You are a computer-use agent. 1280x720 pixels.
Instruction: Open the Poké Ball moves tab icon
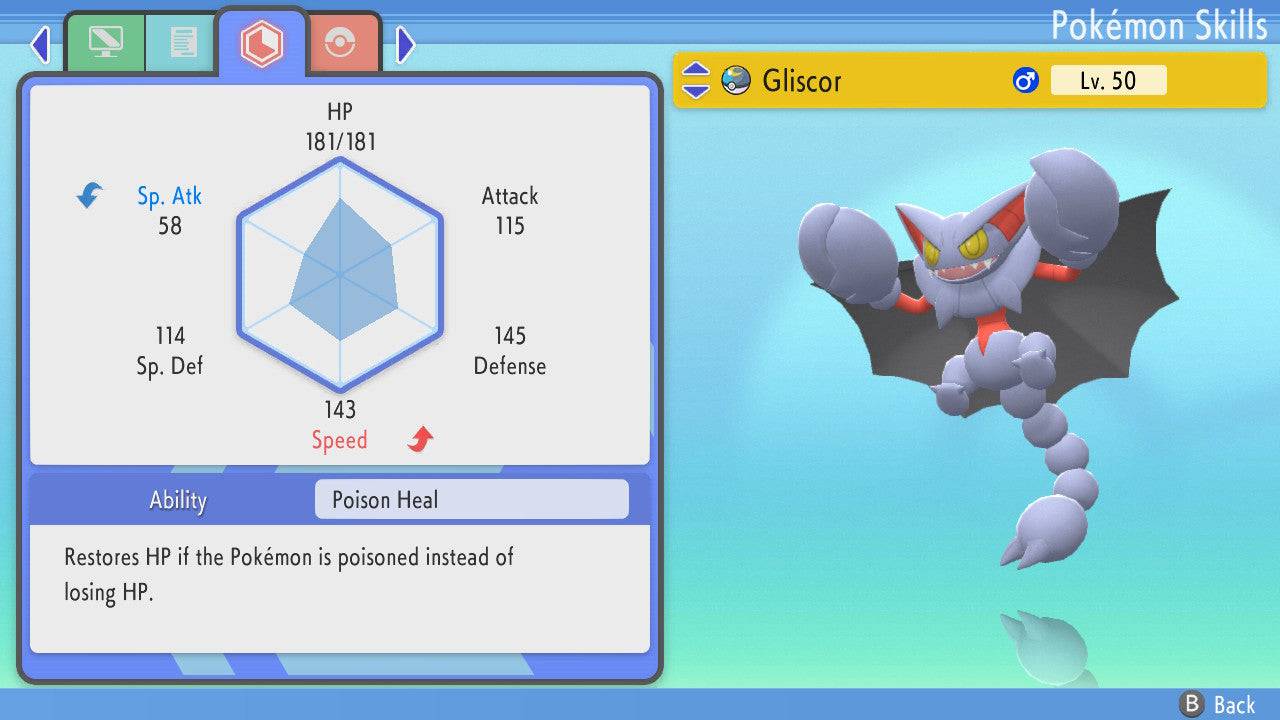tap(340, 42)
